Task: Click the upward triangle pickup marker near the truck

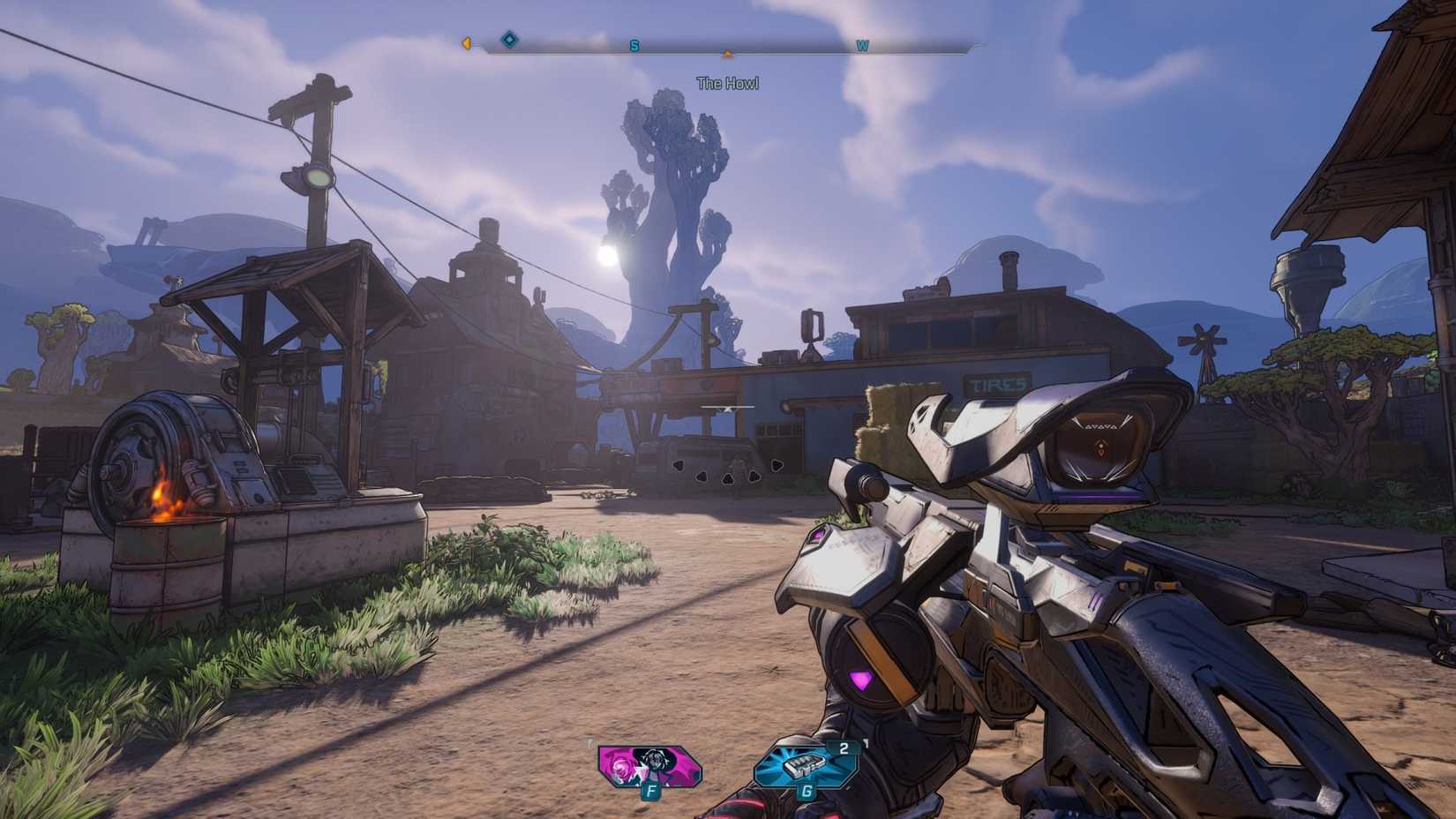Action: pos(728,479)
